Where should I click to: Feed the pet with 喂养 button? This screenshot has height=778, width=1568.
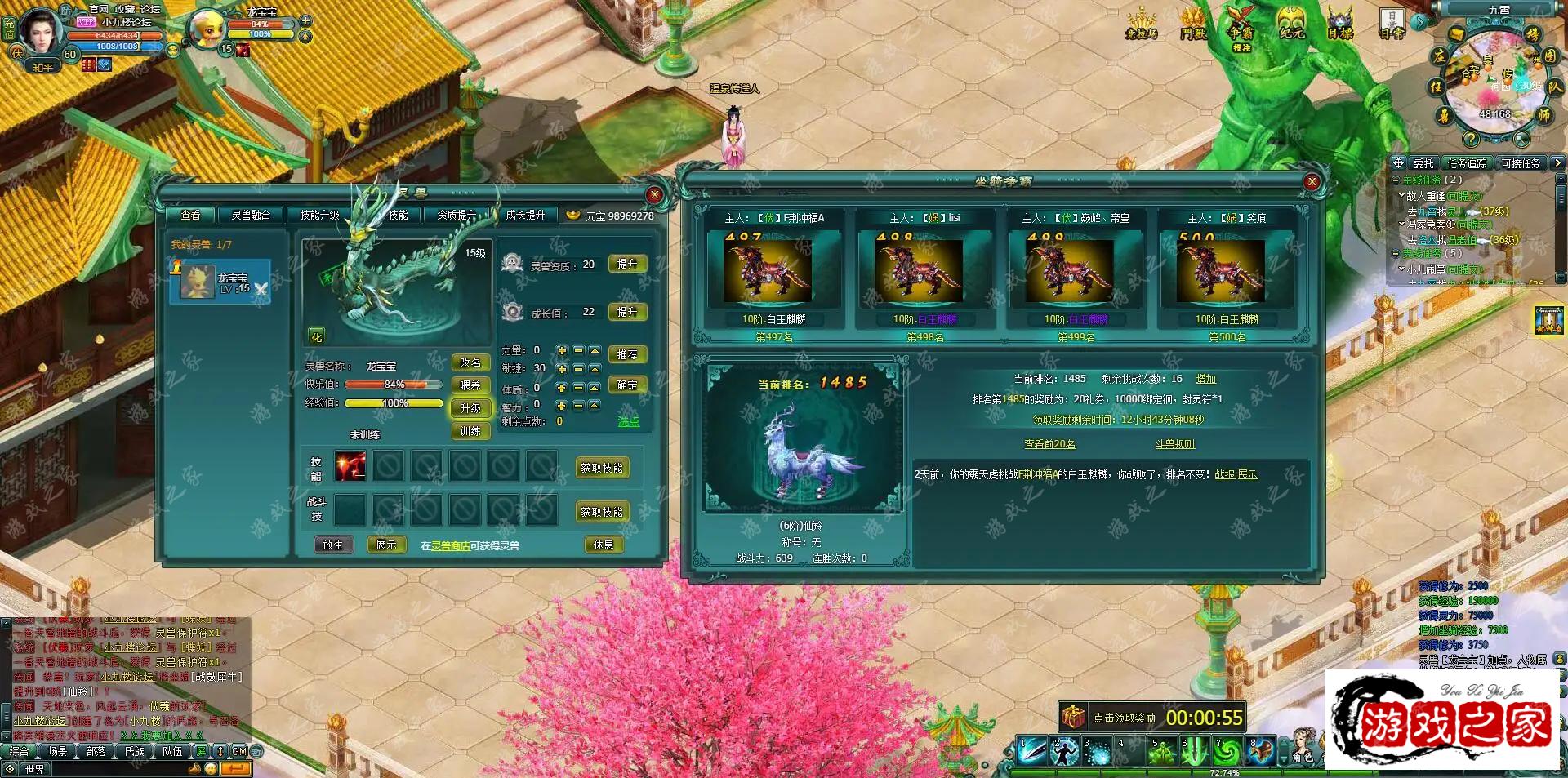[x=470, y=385]
